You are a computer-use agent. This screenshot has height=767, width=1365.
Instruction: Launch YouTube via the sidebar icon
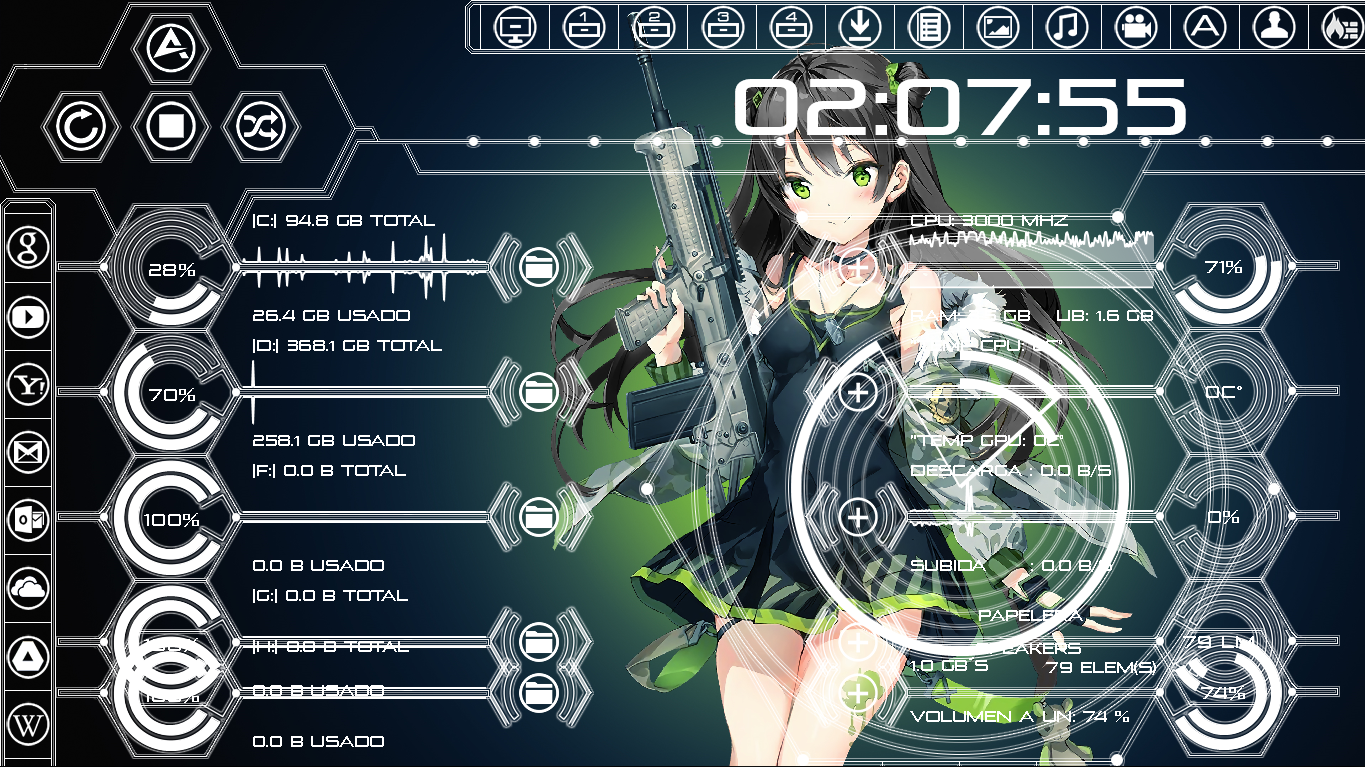[28, 317]
